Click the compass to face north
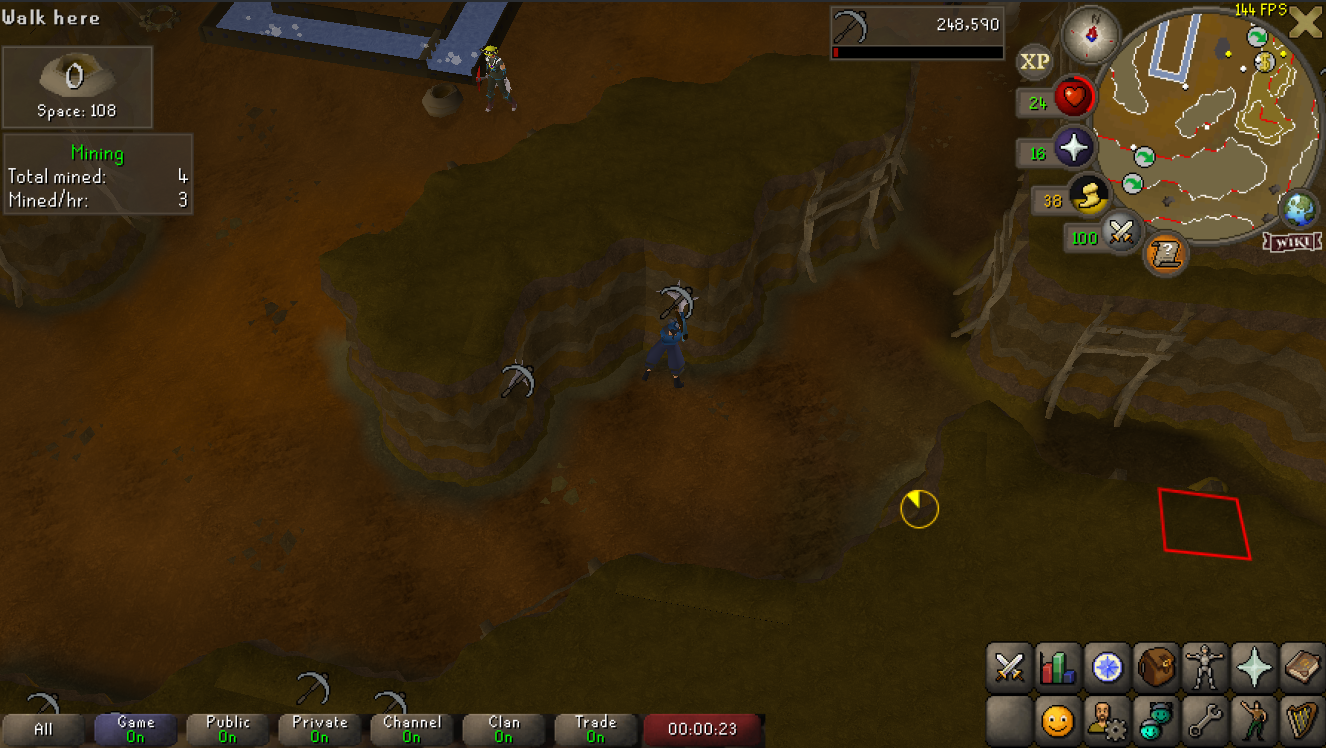The width and height of the screenshot is (1326, 748). pos(1090,33)
